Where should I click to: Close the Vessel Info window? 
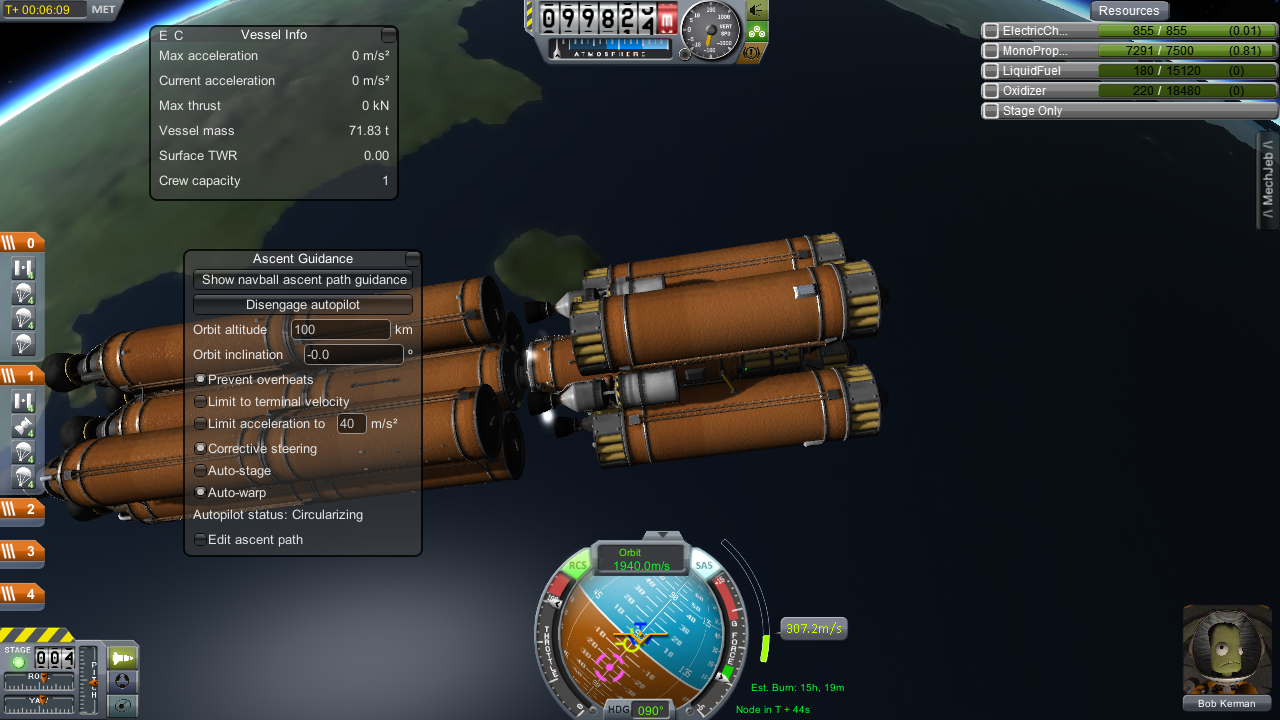388,35
